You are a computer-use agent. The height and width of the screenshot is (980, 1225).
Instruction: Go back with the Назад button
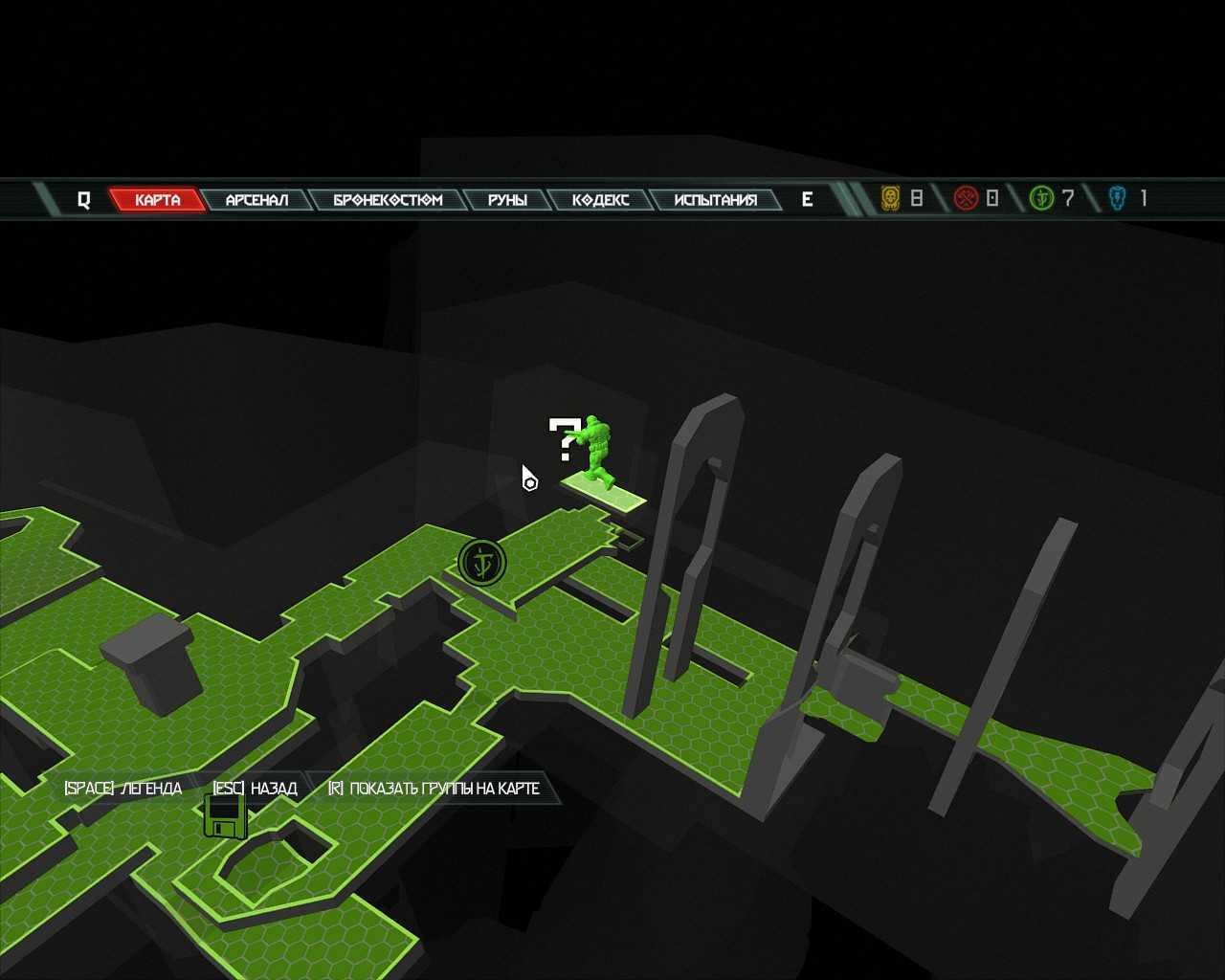point(255,789)
